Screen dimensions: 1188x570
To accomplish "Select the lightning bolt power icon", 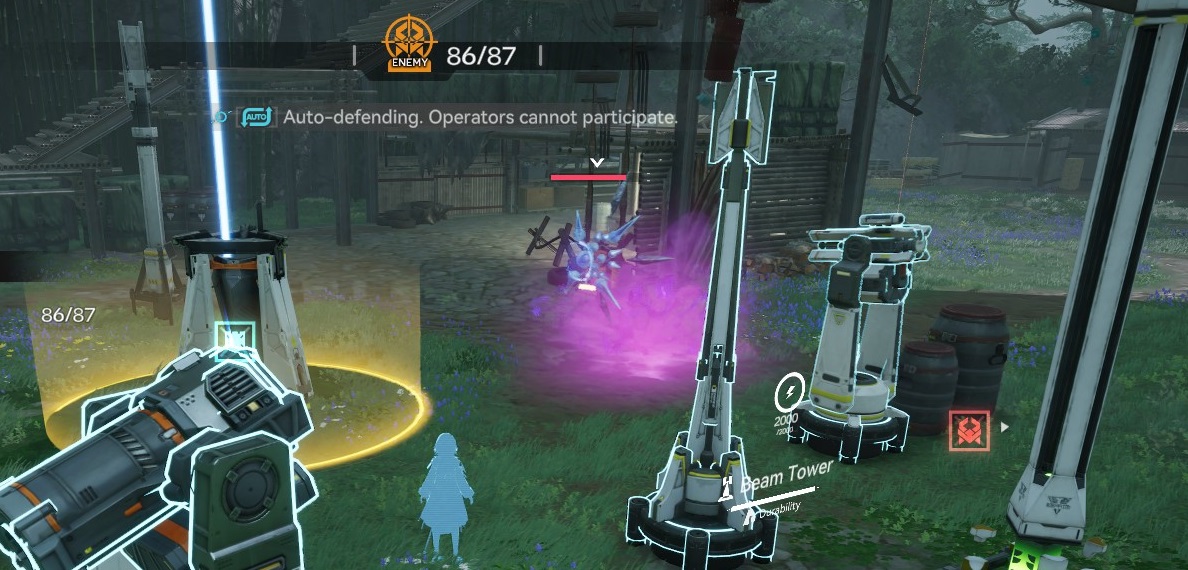I will point(792,388).
